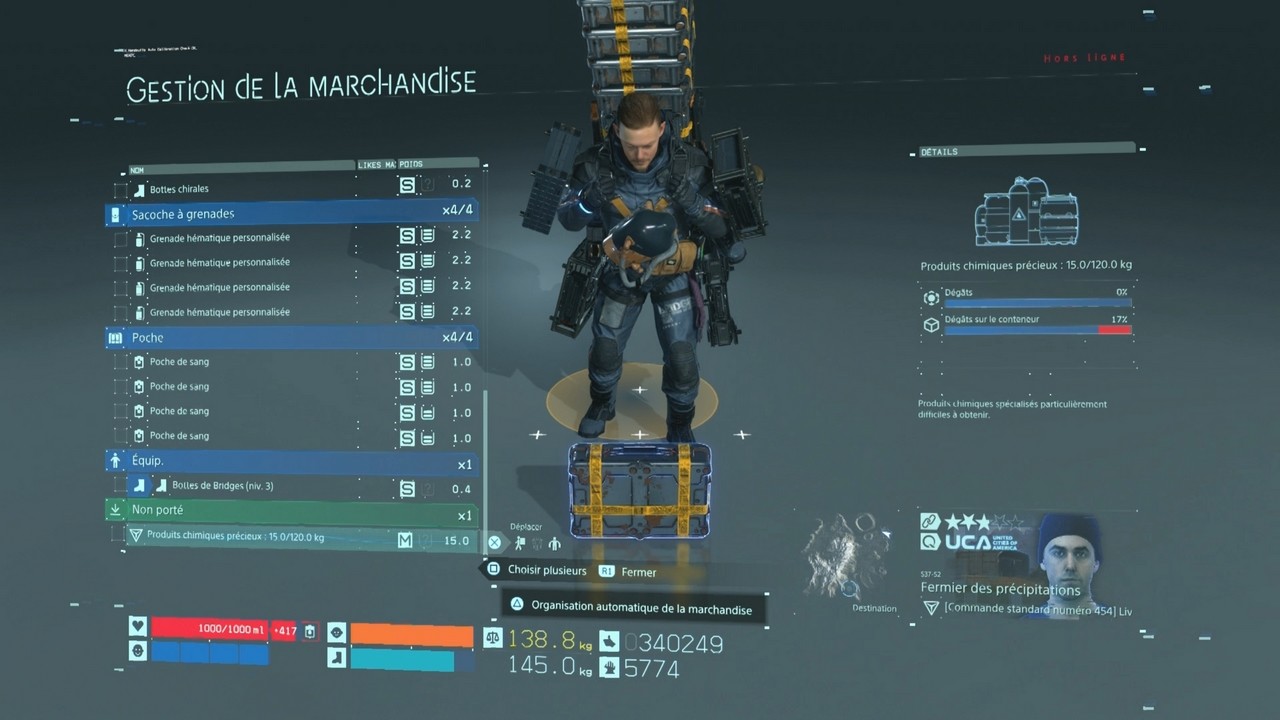
Task: Tick the checkbox beside Bottes chirales
Action: point(120,189)
